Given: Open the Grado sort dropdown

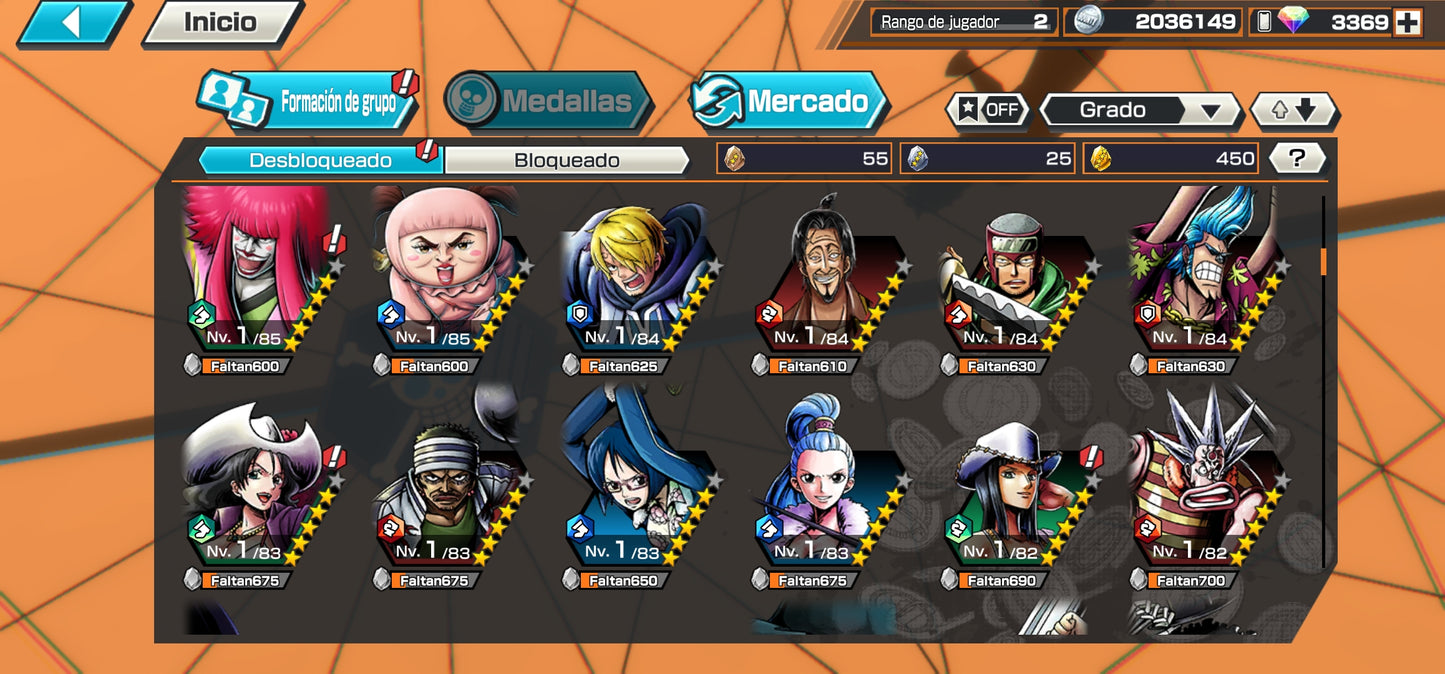Looking at the screenshot, I should click(1140, 110).
